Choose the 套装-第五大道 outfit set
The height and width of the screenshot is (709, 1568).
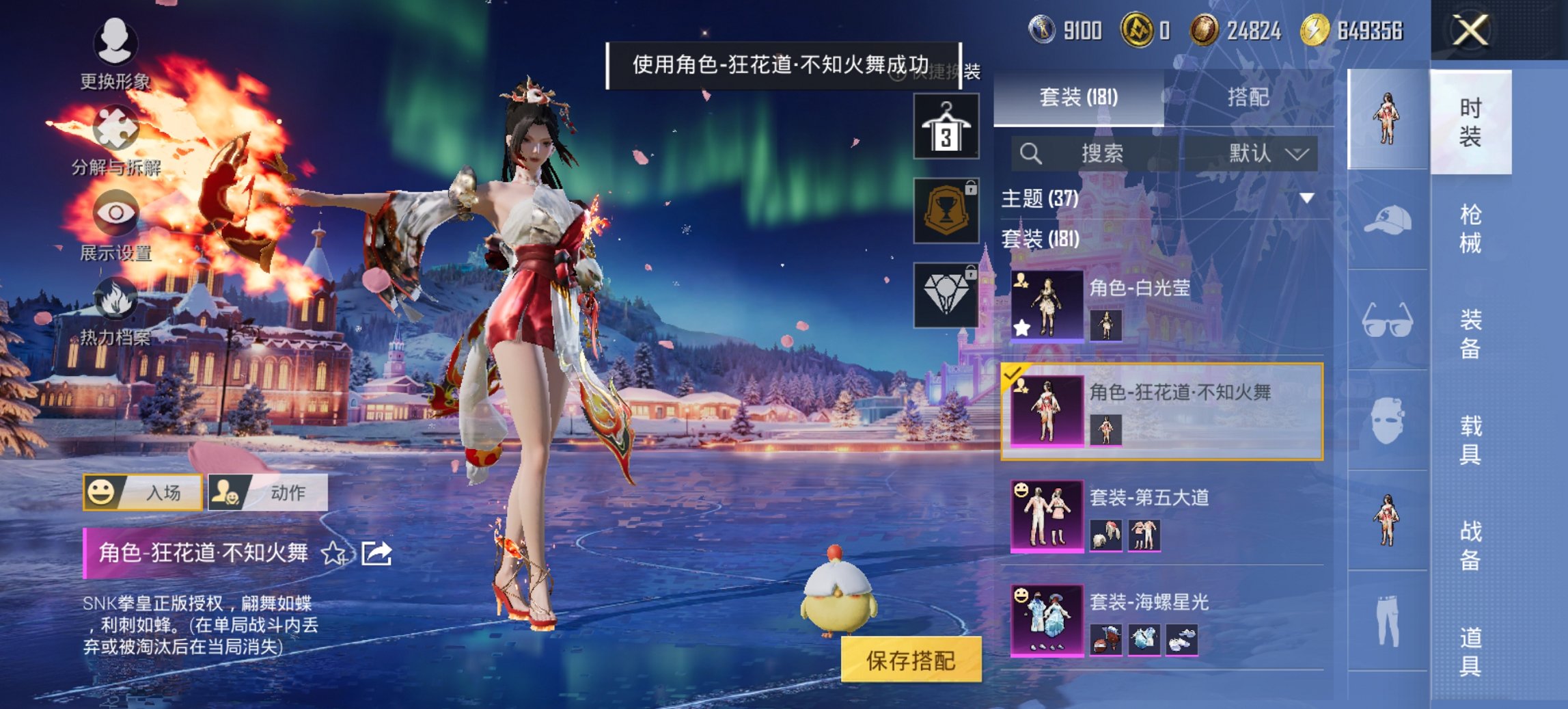(x=1161, y=516)
